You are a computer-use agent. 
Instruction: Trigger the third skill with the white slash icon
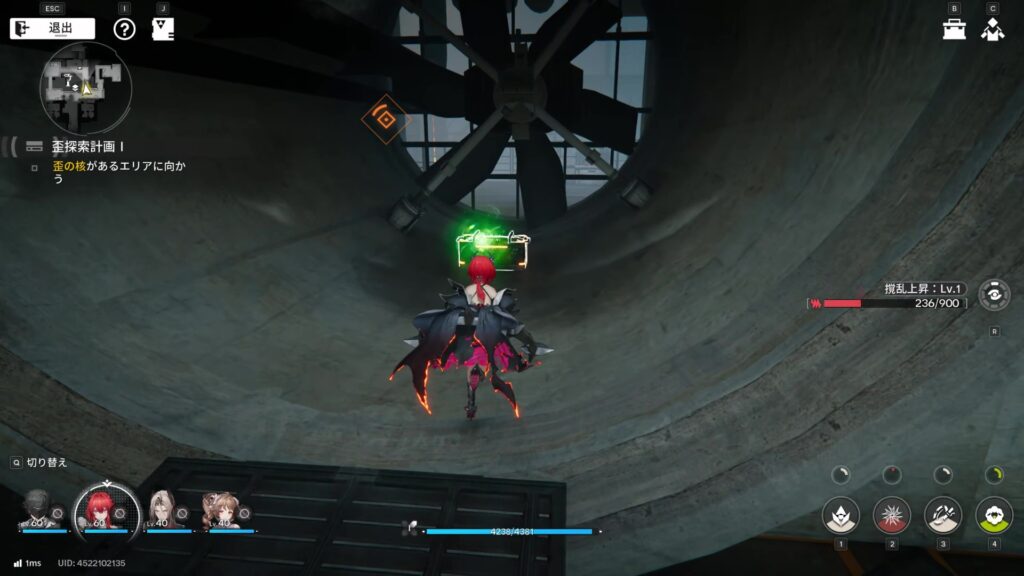pos(943,516)
